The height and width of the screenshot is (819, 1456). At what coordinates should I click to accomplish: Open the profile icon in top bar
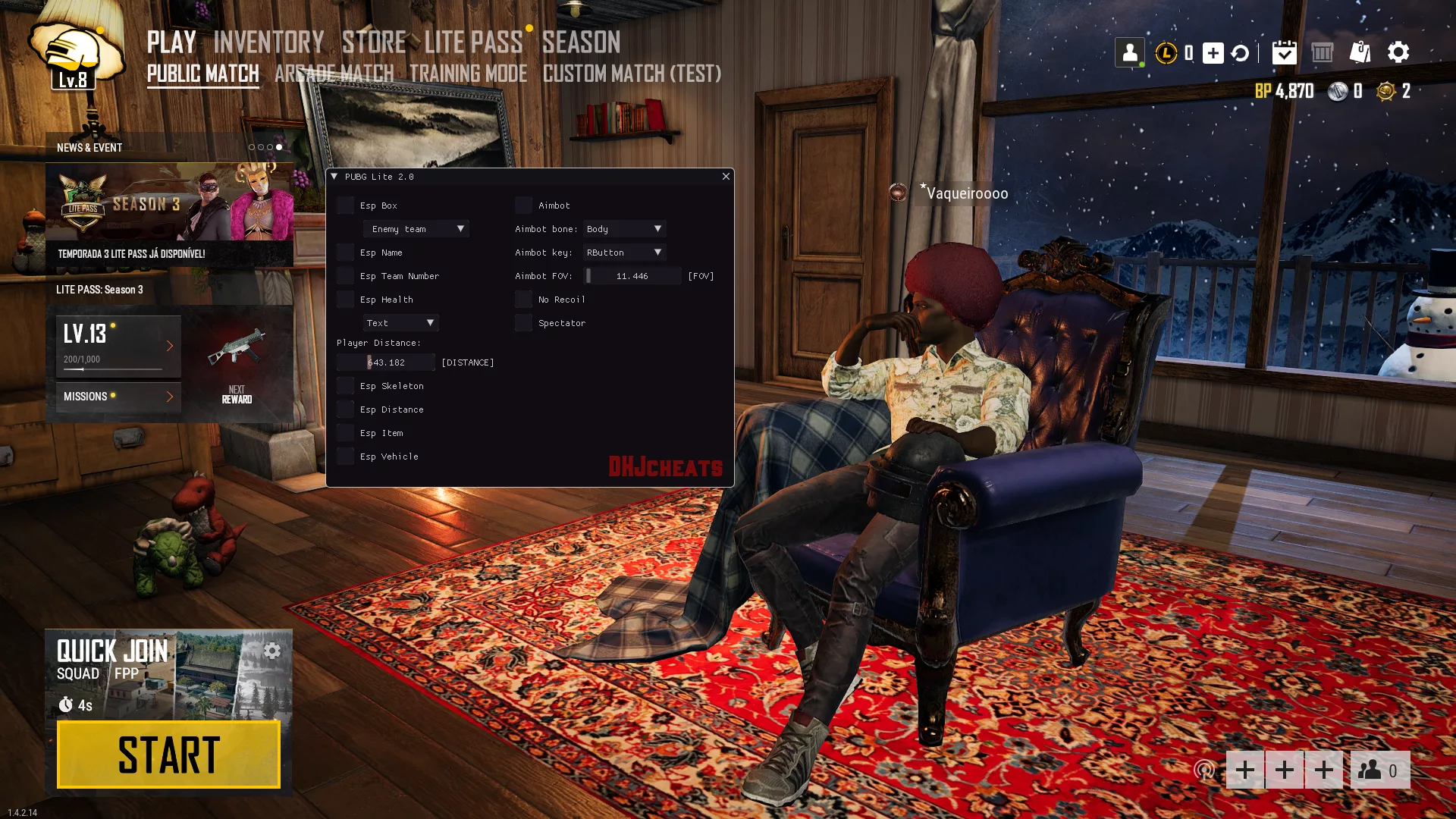[1130, 52]
